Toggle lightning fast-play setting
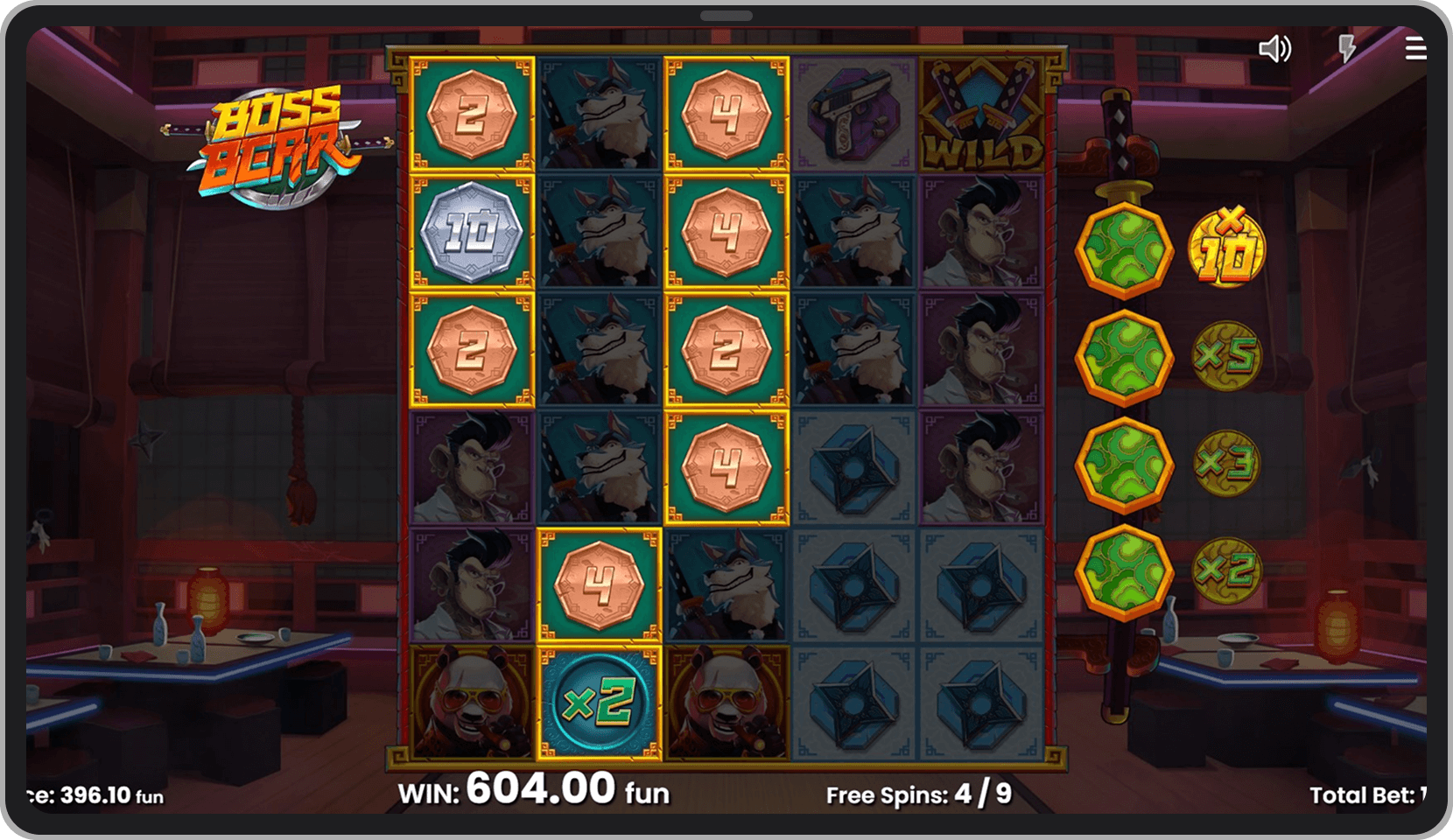 point(1346,50)
